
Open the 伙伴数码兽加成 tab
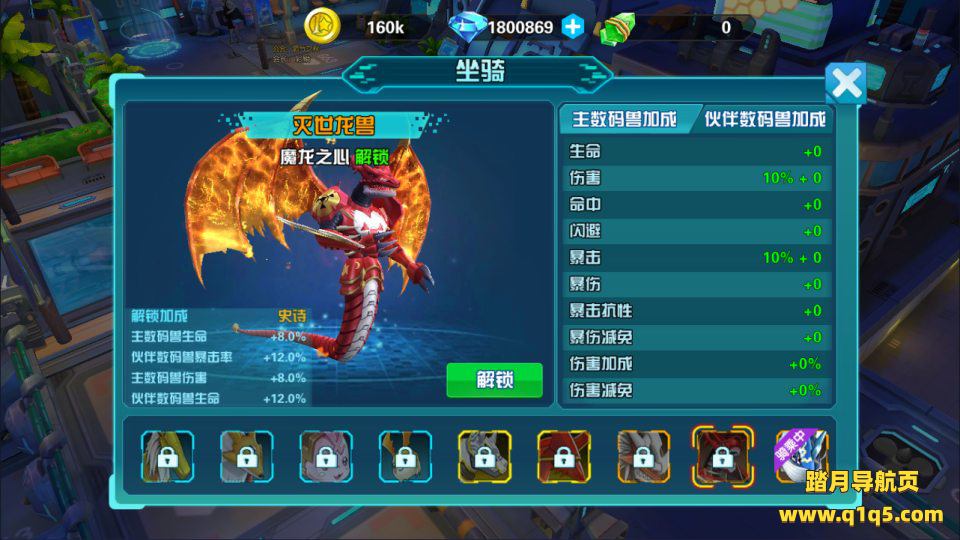(x=765, y=120)
